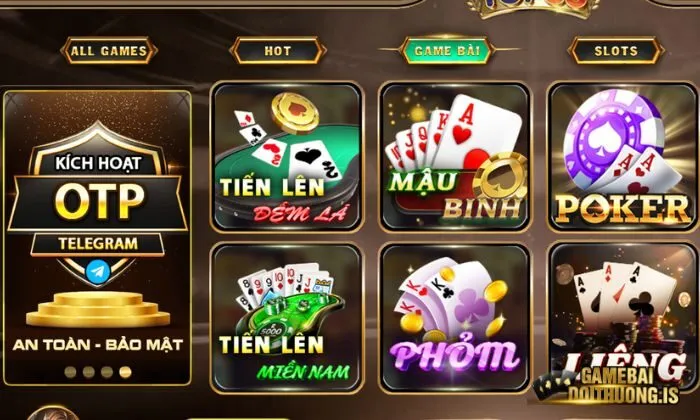The height and width of the screenshot is (420, 700).
Task: Open the Poker game tile
Action: point(622,157)
